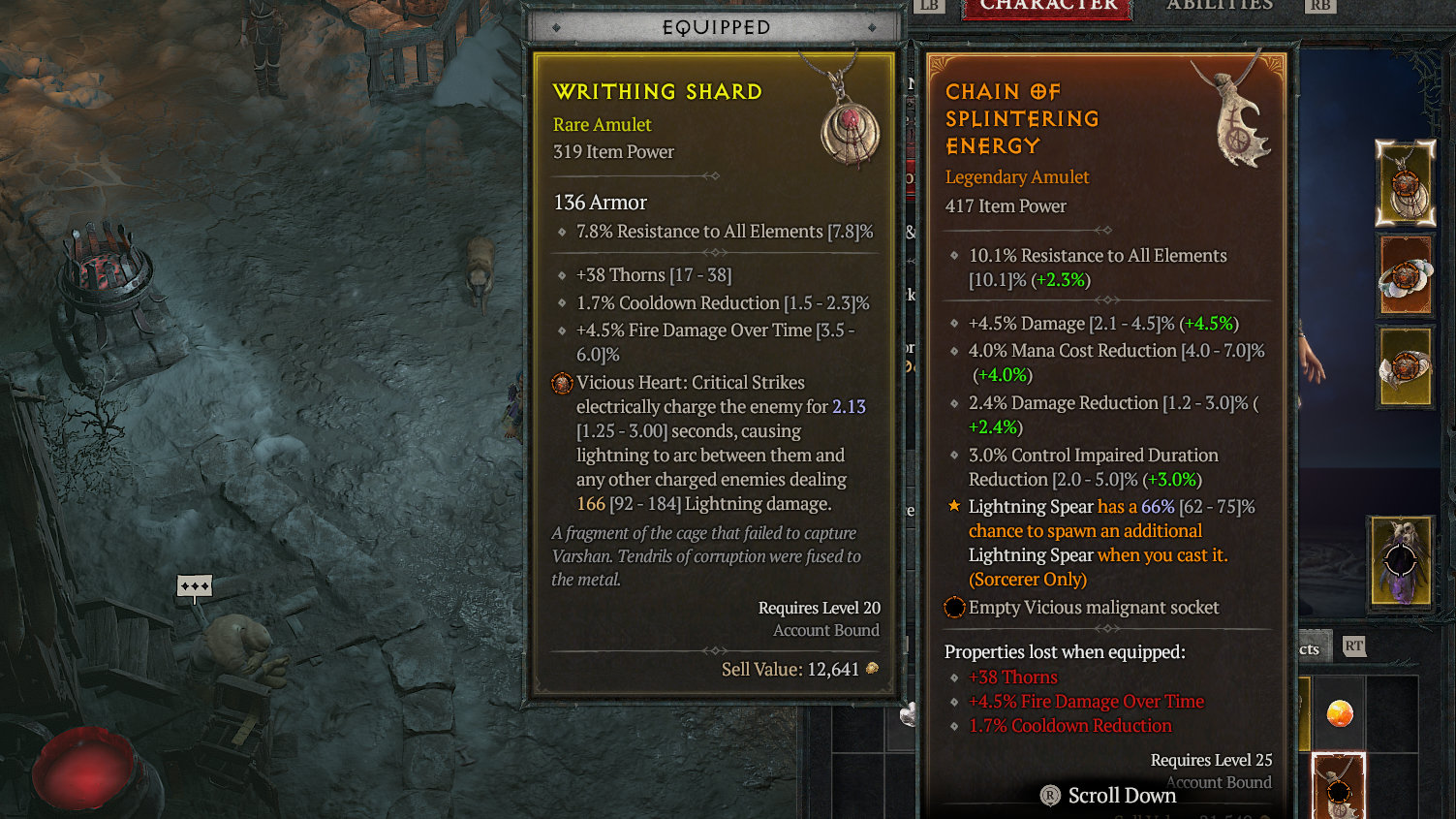Click the jewelry gems signpost marker in the world

[194, 586]
